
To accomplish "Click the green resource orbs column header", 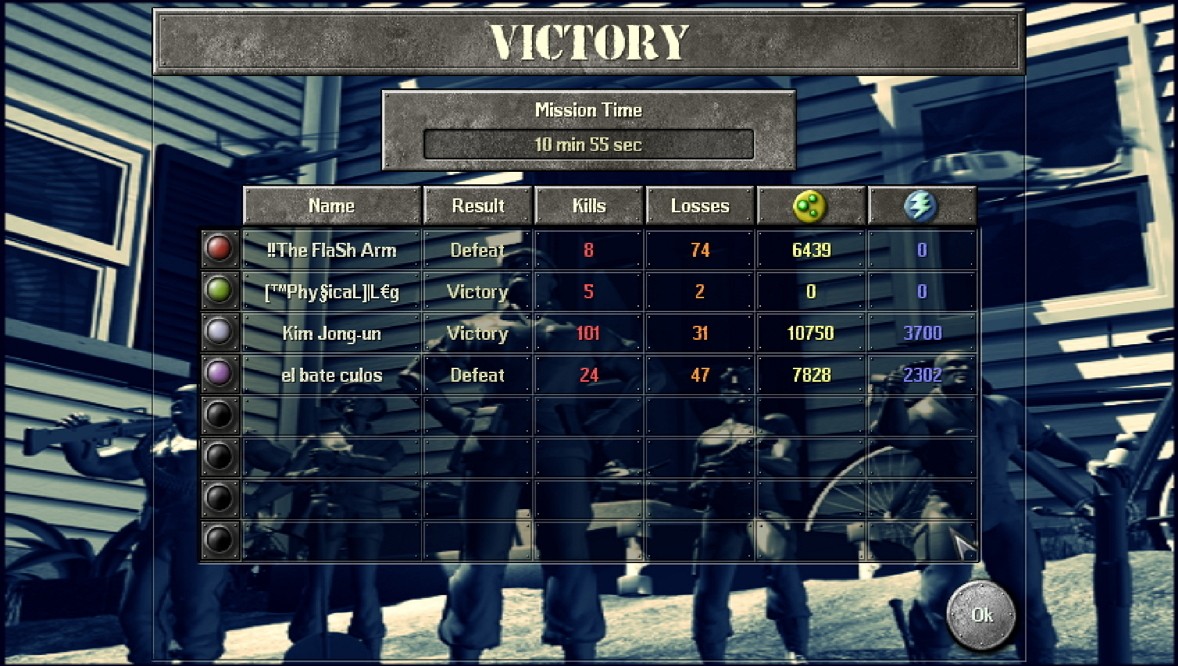I will (810, 206).
